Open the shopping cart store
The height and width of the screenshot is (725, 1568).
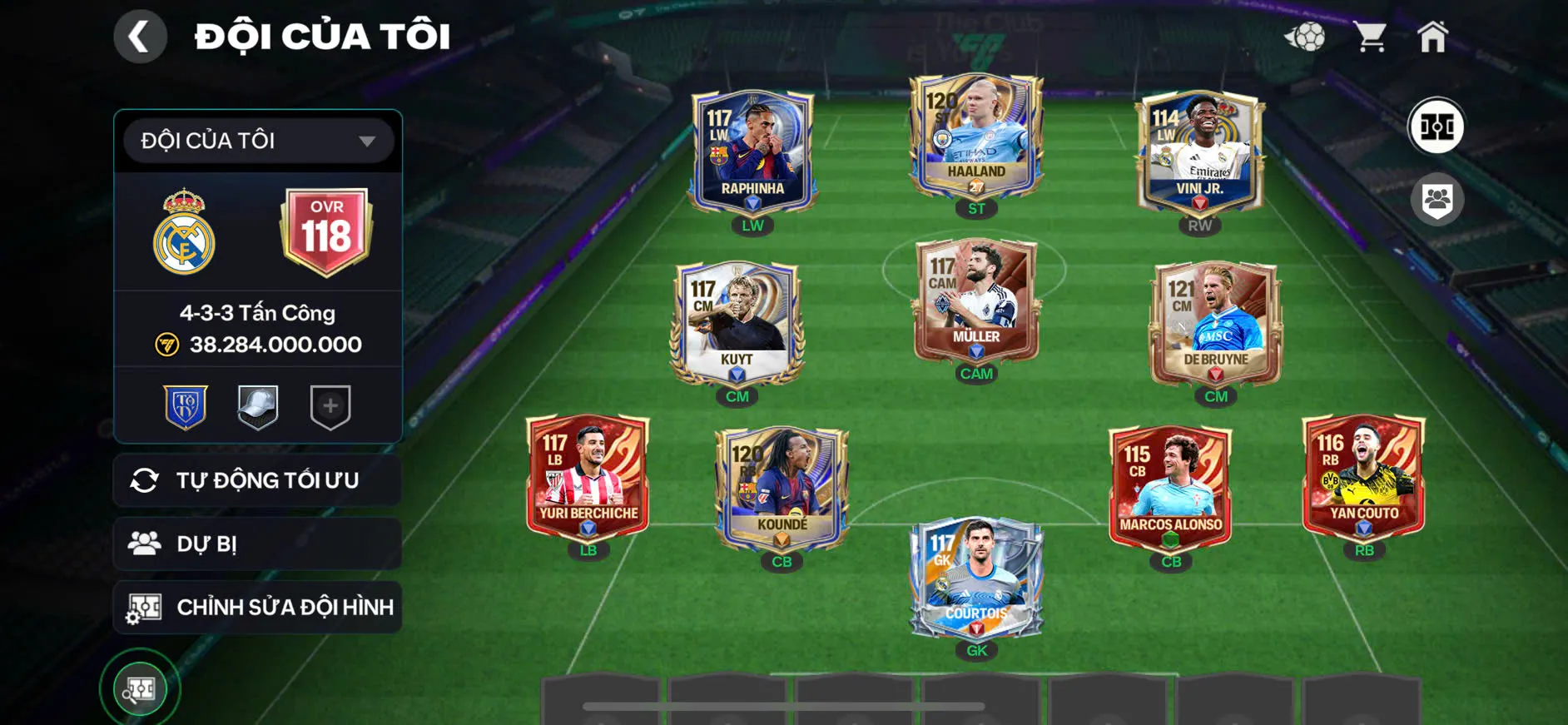pyautogui.click(x=1370, y=35)
